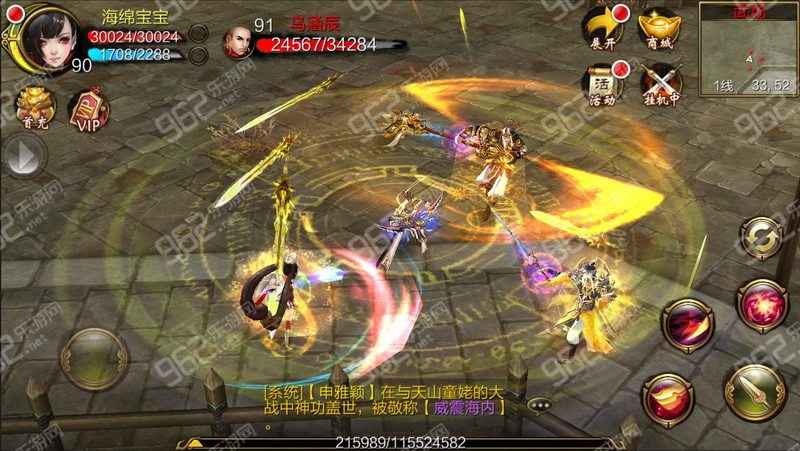Open the 商城 shop
This screenshot has width=800, height=451.
(x=661, y=27)
